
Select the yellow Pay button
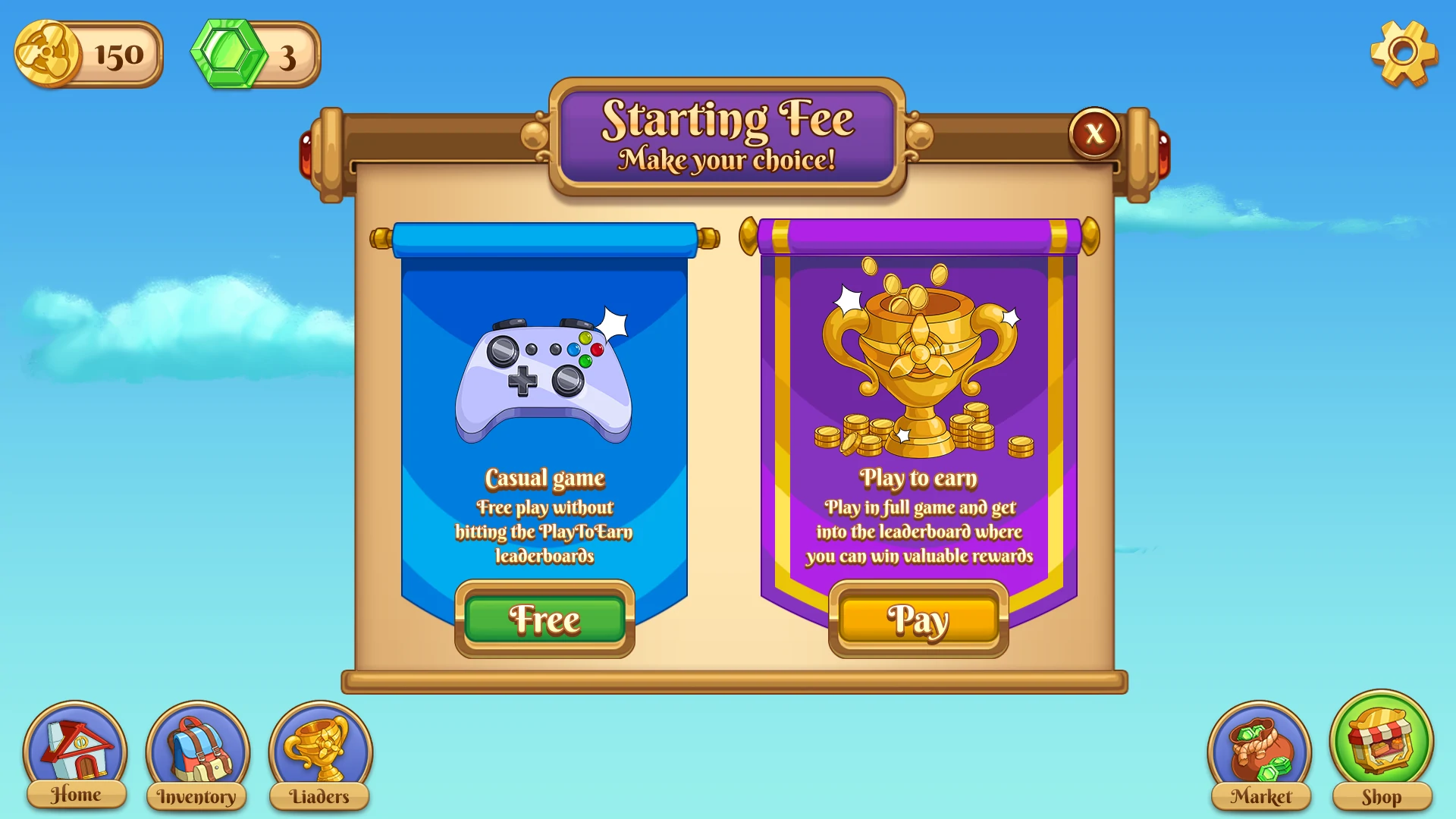pyautogui.click(x=918, y=620)
